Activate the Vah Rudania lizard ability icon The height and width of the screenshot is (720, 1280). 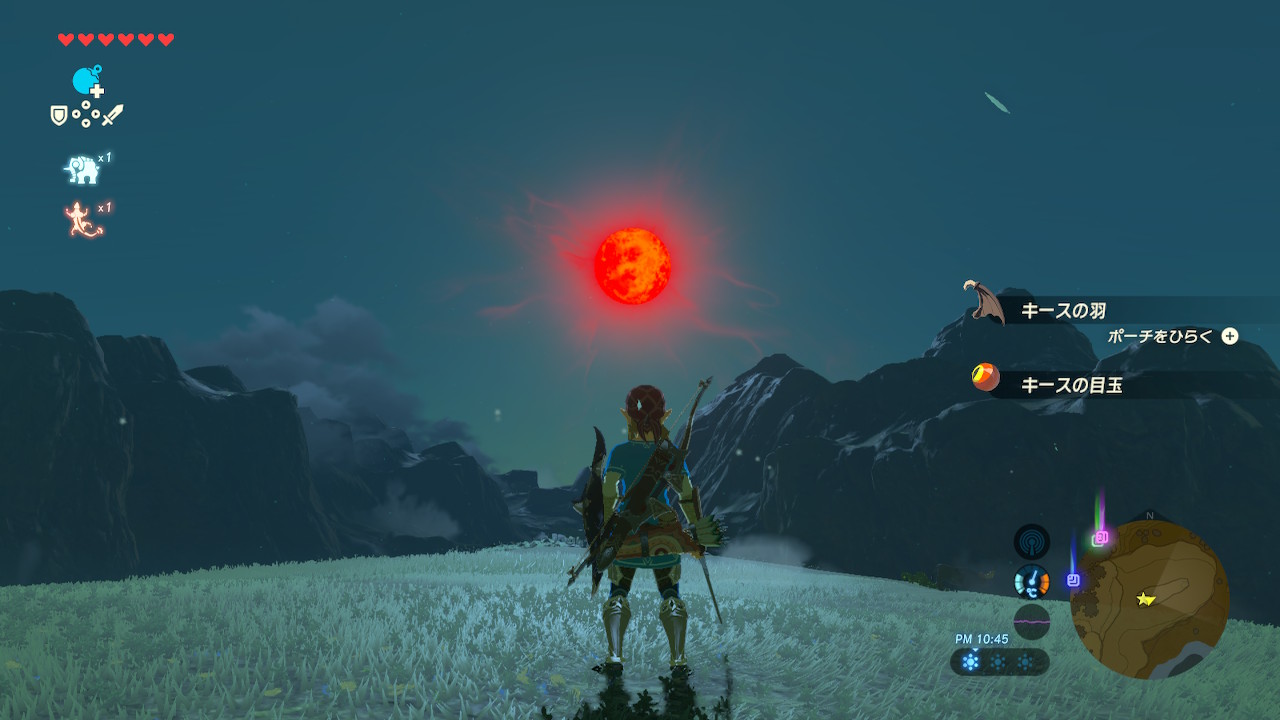[84, 220]
